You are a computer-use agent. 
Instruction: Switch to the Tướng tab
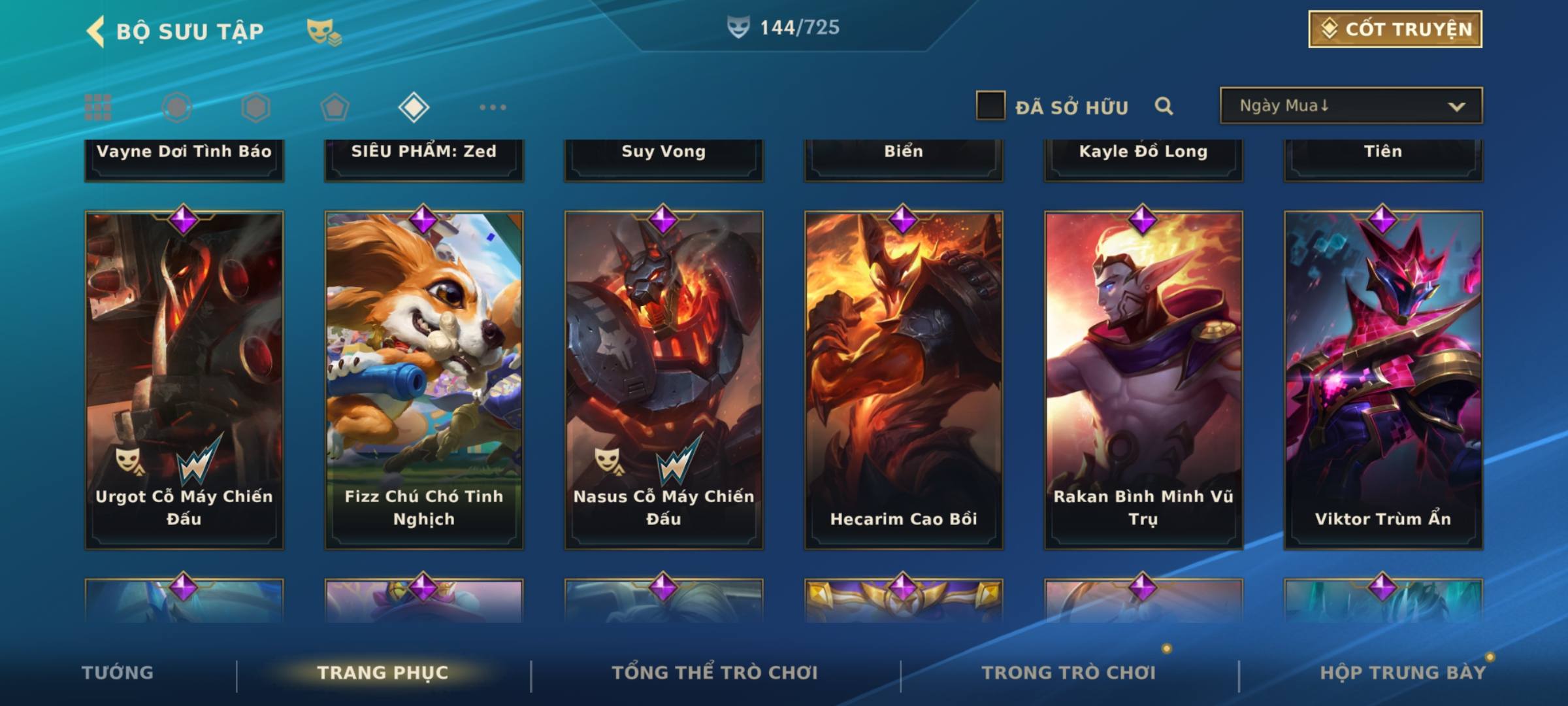118,673
